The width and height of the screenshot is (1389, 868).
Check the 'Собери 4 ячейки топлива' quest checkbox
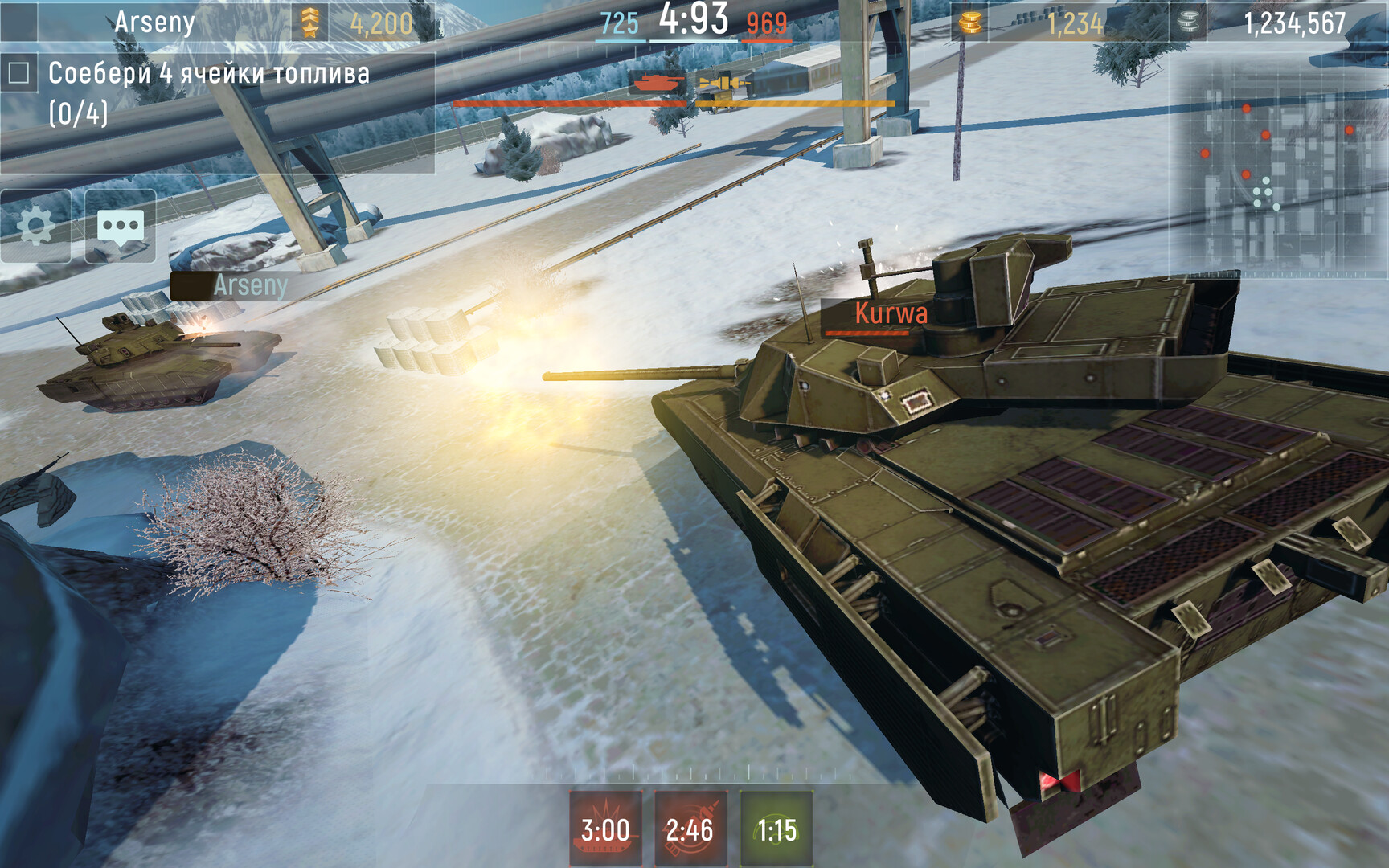pos(19,72)
